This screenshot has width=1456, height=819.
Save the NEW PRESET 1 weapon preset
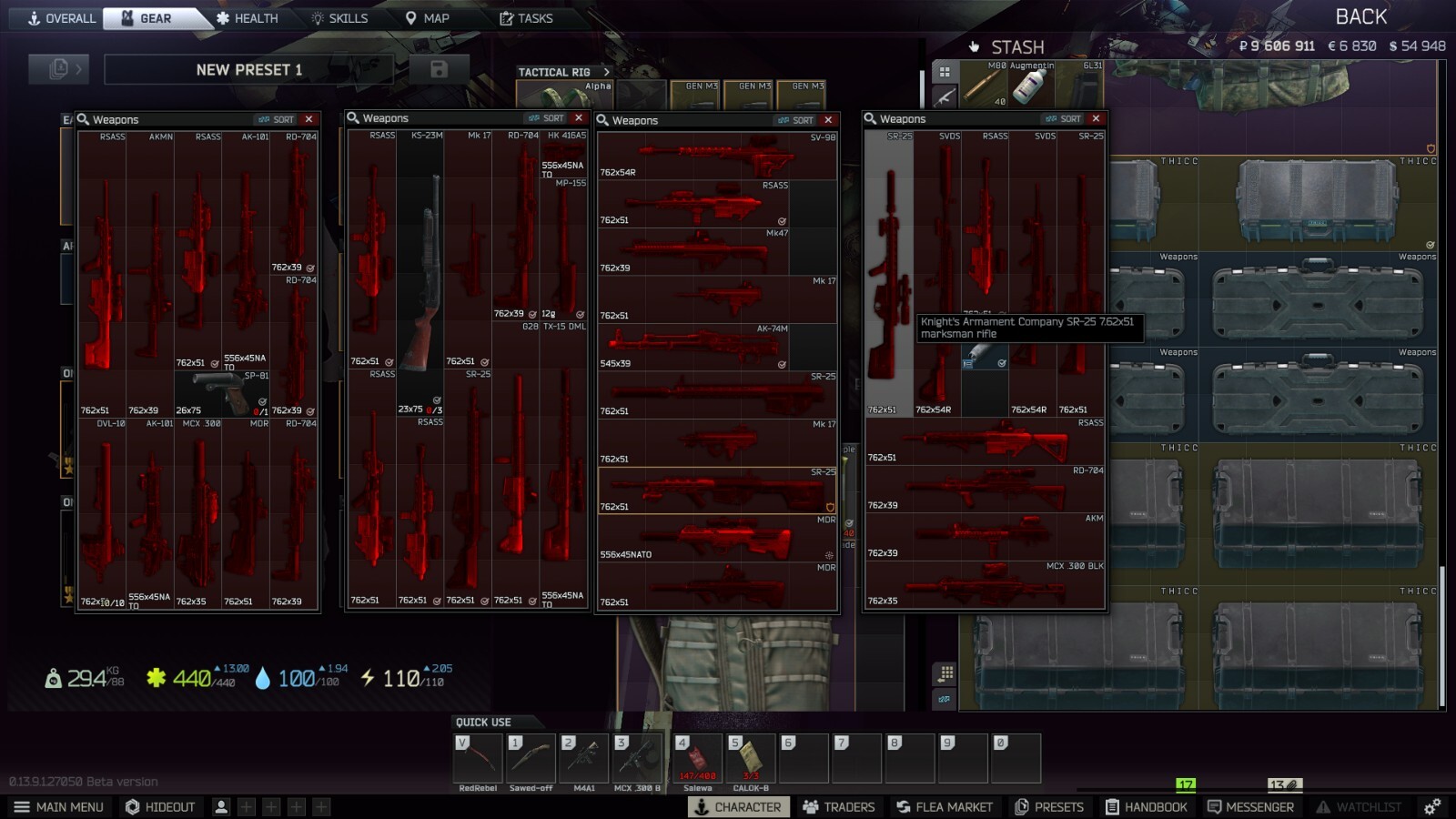[x=440, y=69]
